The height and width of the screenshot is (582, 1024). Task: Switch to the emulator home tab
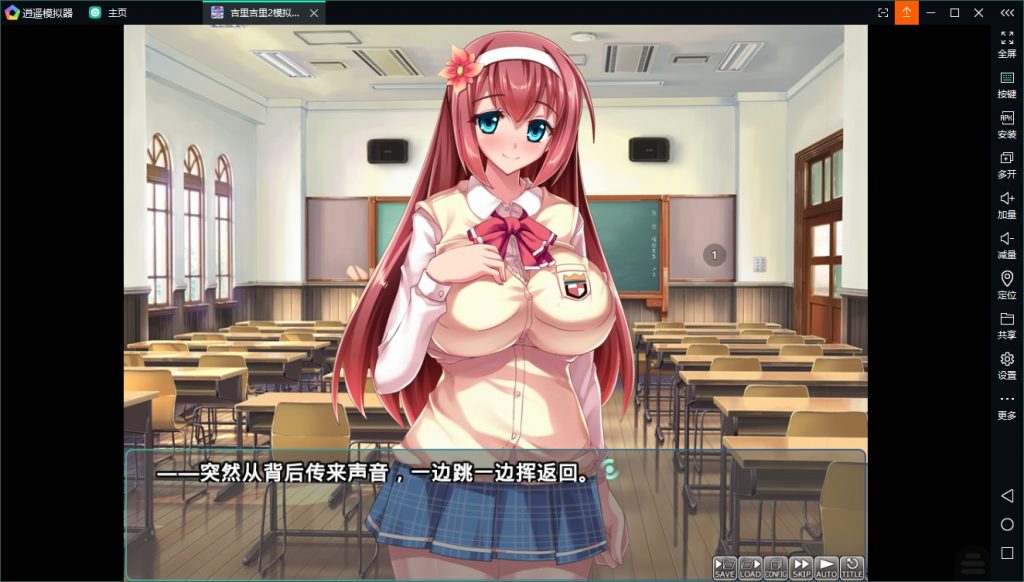(x=108, y=13)
